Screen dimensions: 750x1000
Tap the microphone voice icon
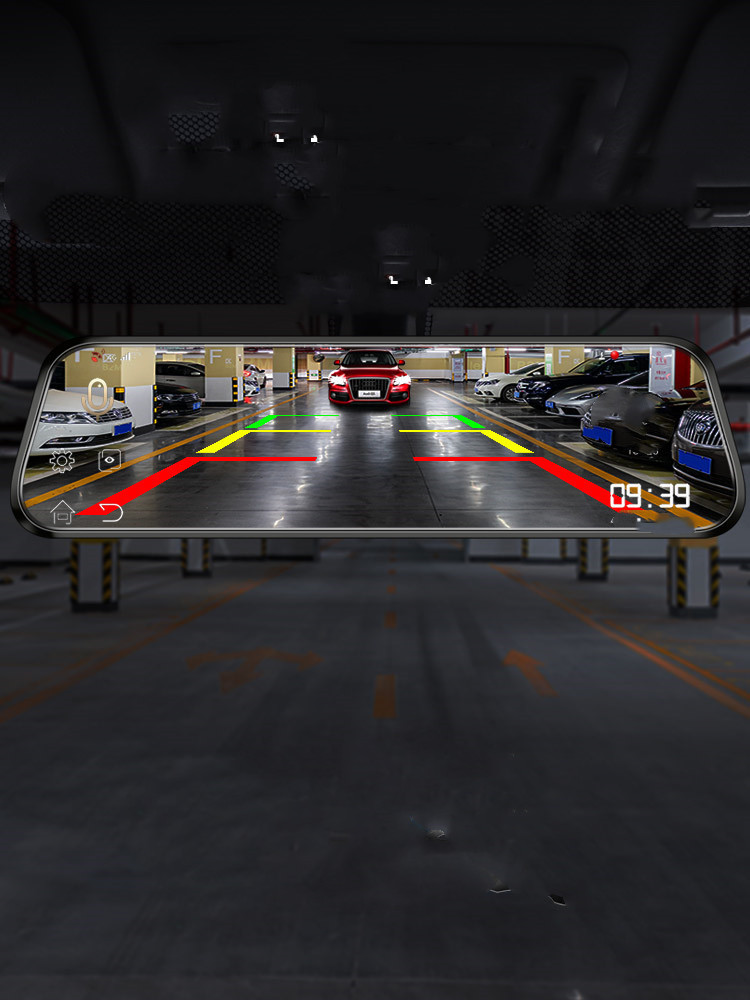tap(96, 395)
